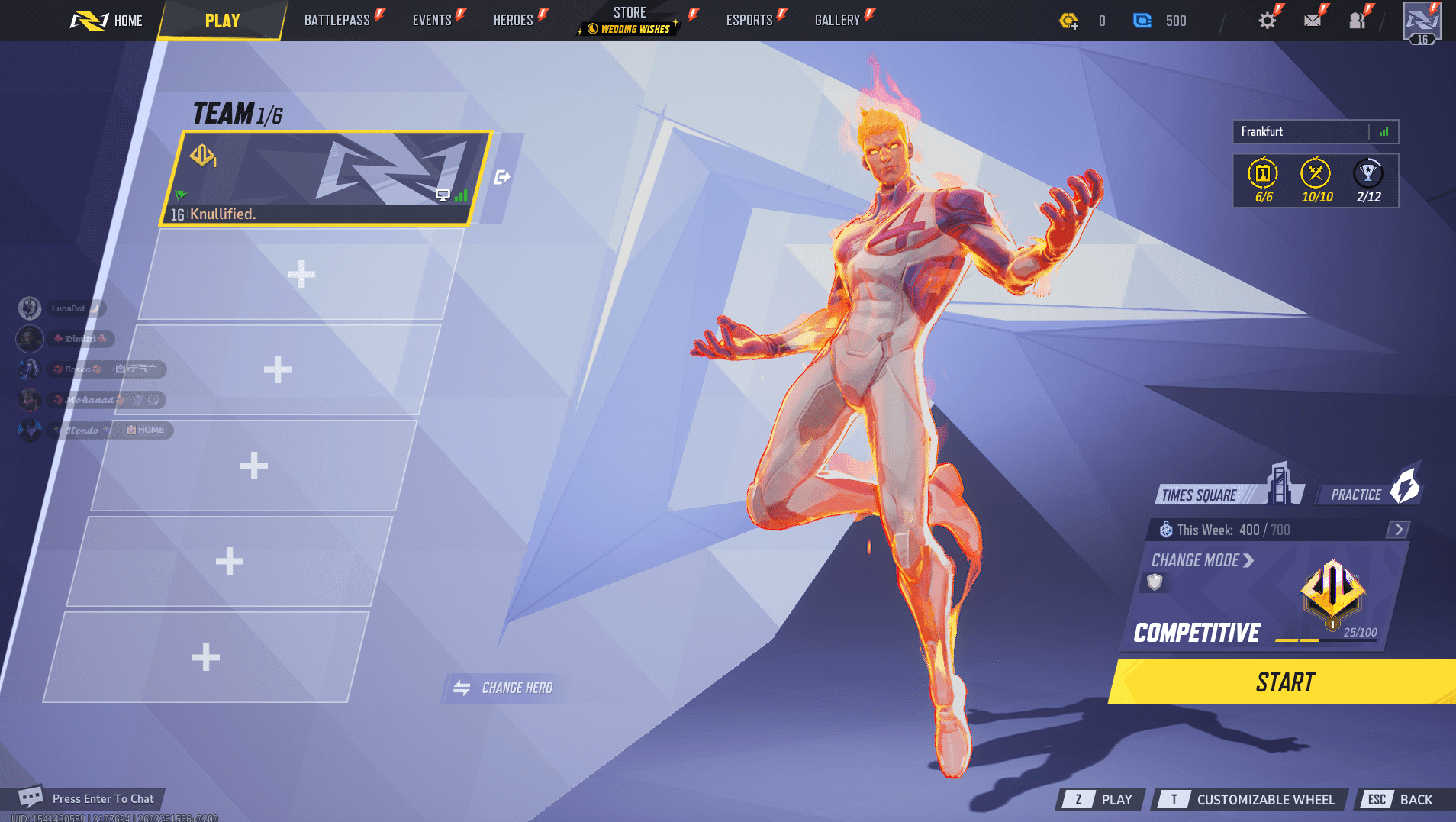1456x822 pixels.
Task: Expand the Change Mode selector
Action: click(1200, 560)
